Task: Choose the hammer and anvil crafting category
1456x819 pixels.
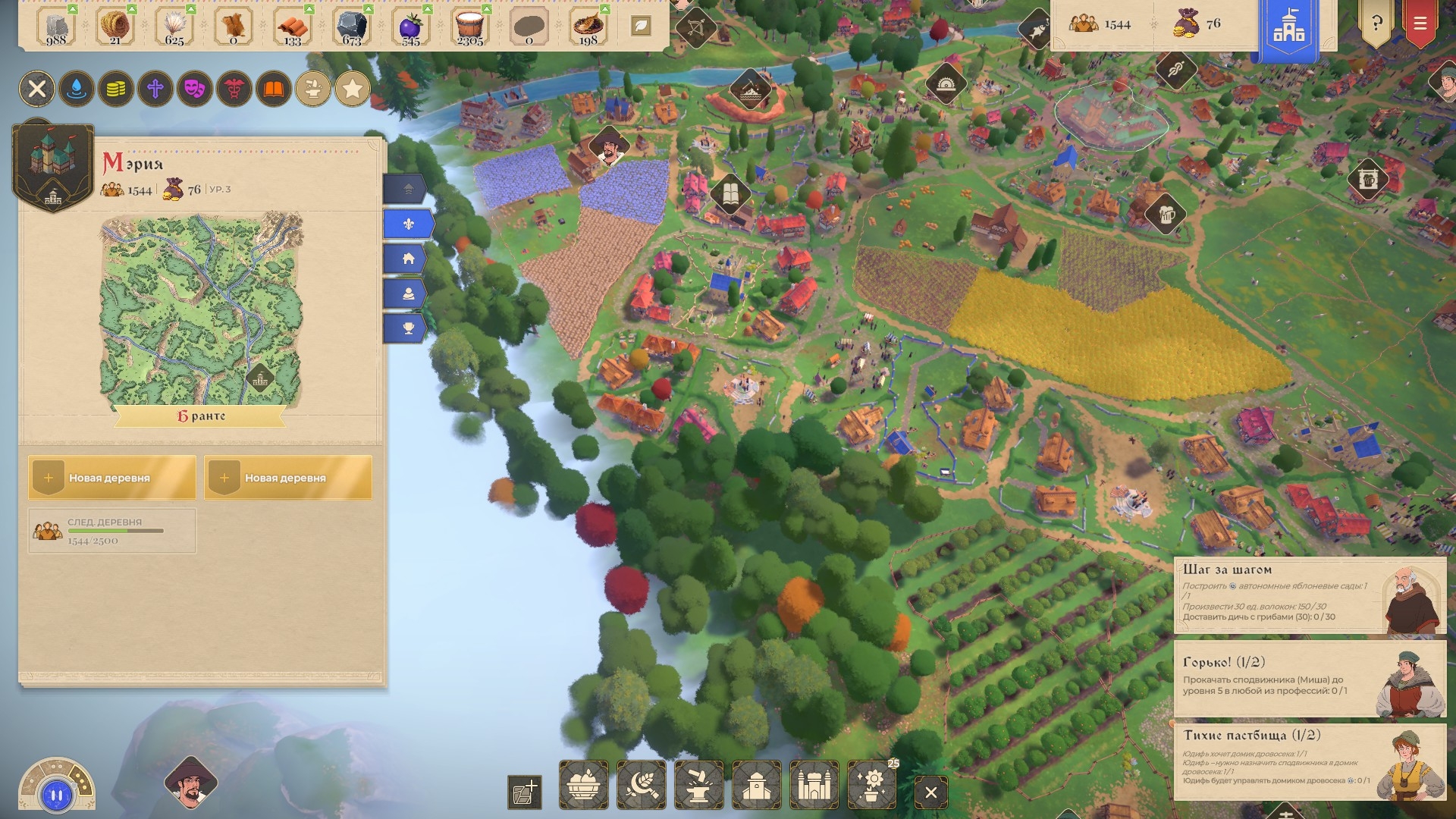Action: [698, 786]
